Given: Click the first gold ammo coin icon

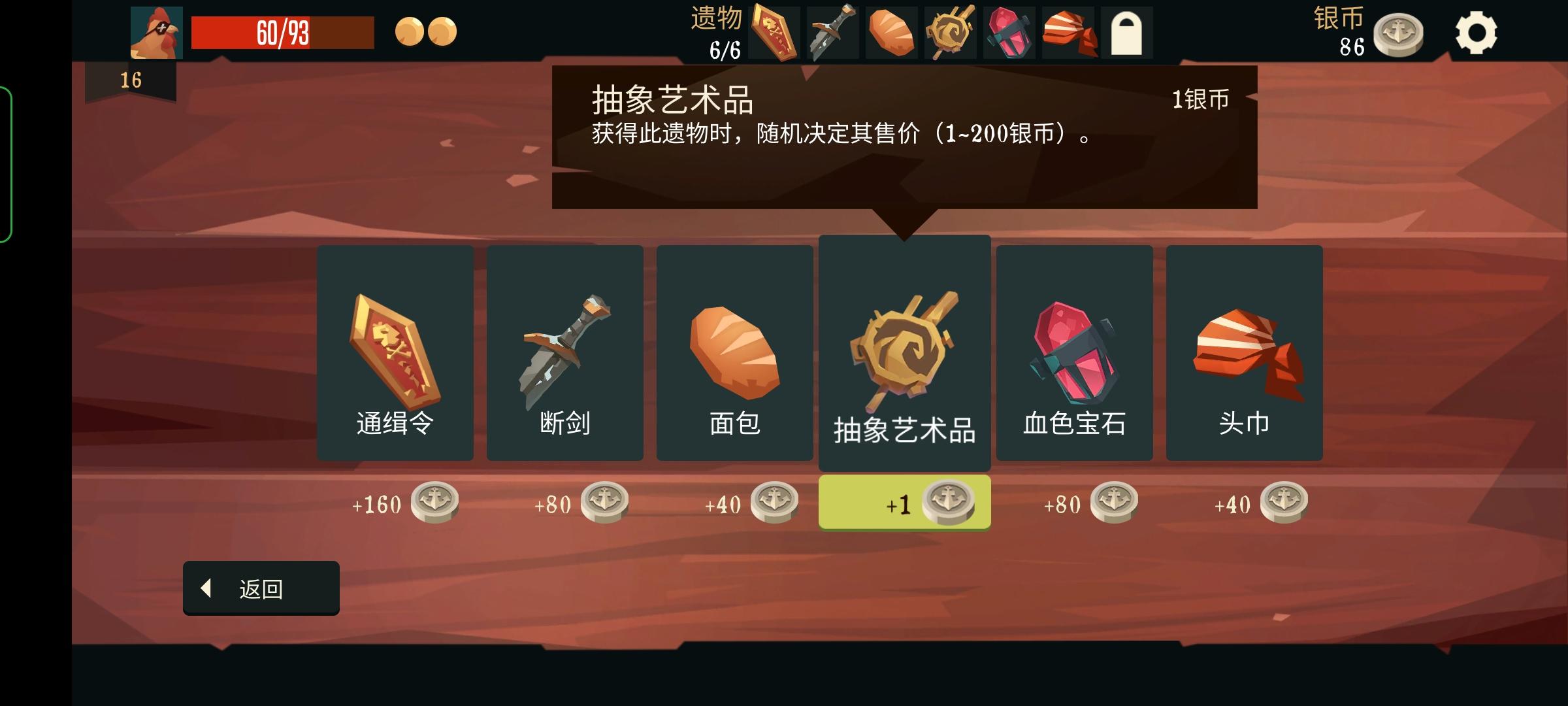Looking at the screenshot, I should (x=410, y=33).
